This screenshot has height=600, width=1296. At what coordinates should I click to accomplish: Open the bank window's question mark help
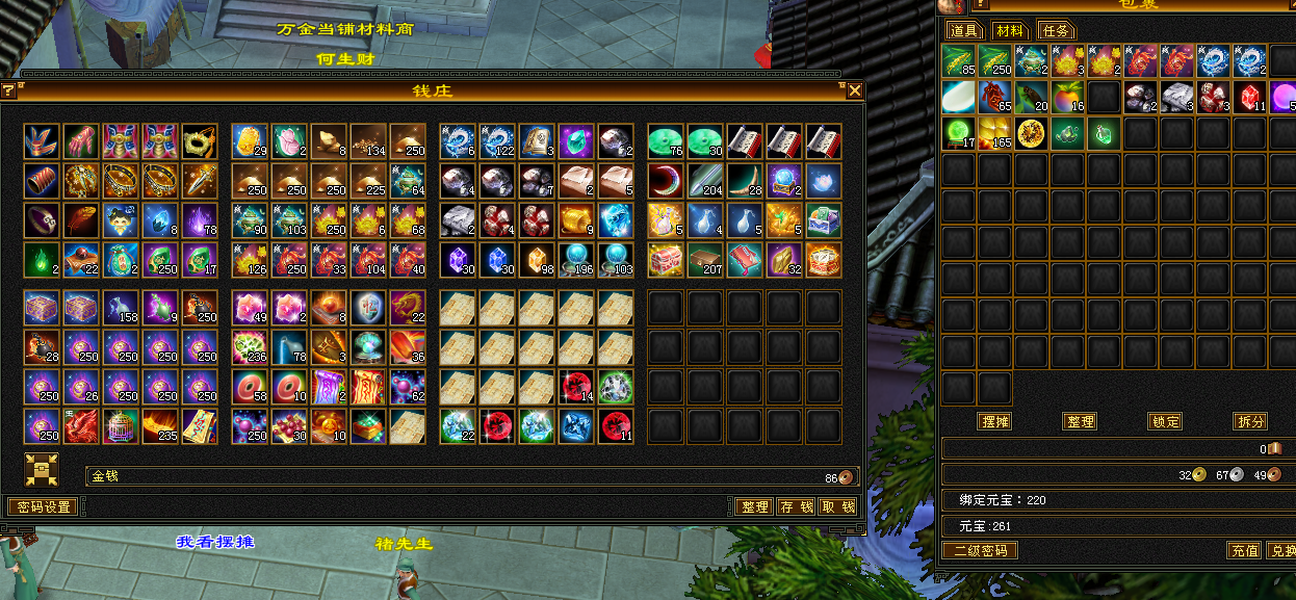(9, 91)
